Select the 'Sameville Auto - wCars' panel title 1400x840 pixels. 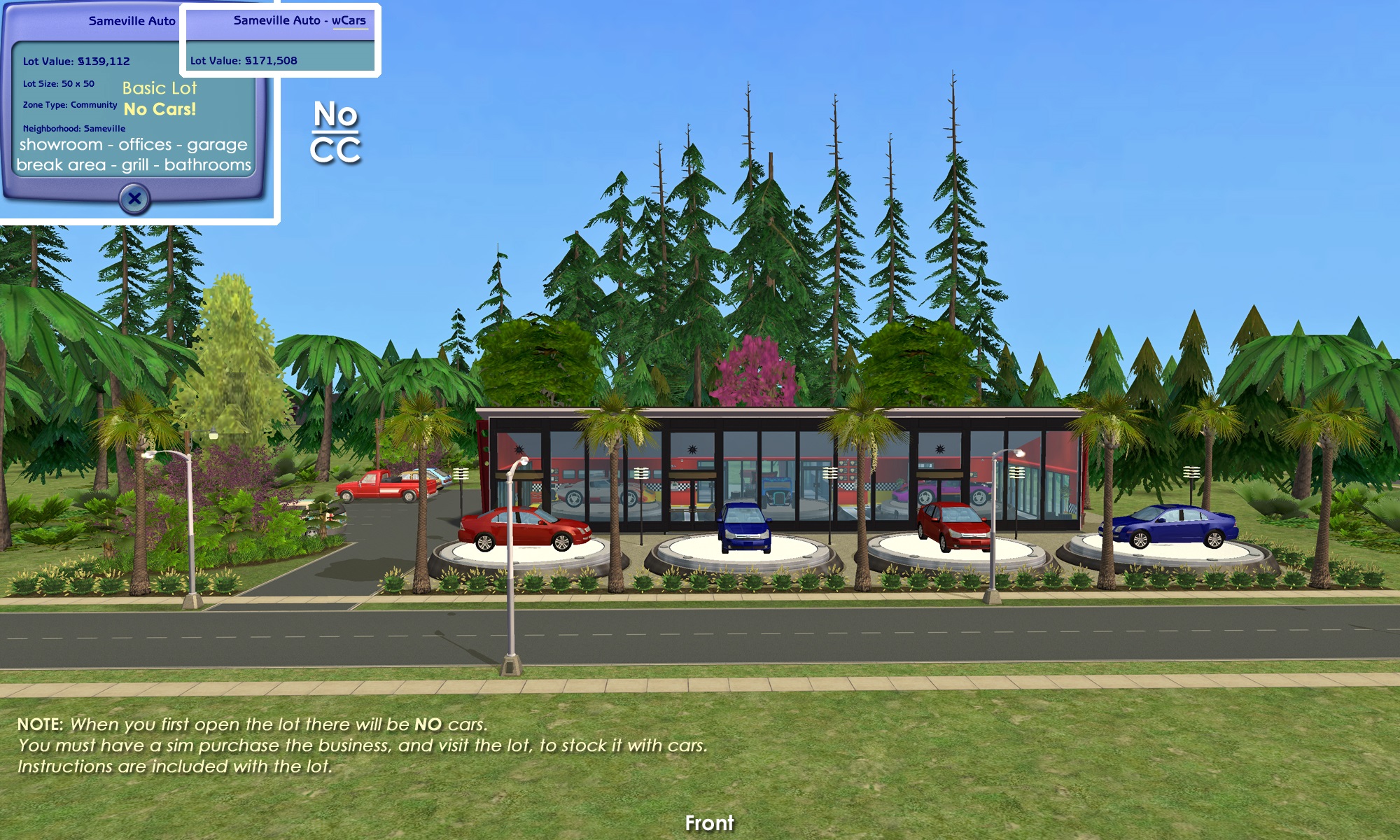tap(301, 21)
